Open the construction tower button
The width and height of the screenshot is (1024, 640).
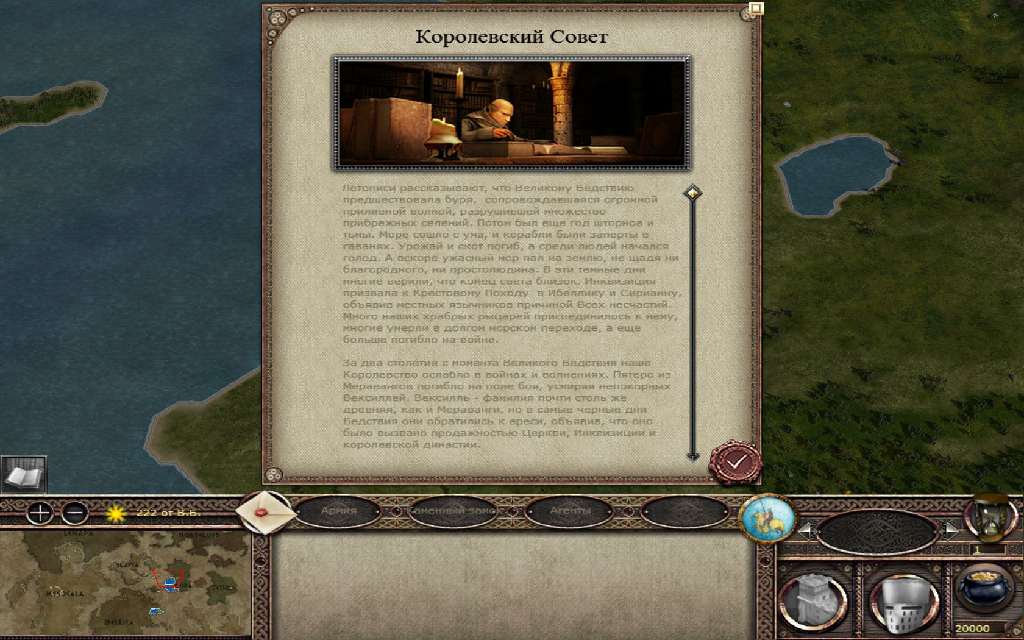(x=812, y=602)
